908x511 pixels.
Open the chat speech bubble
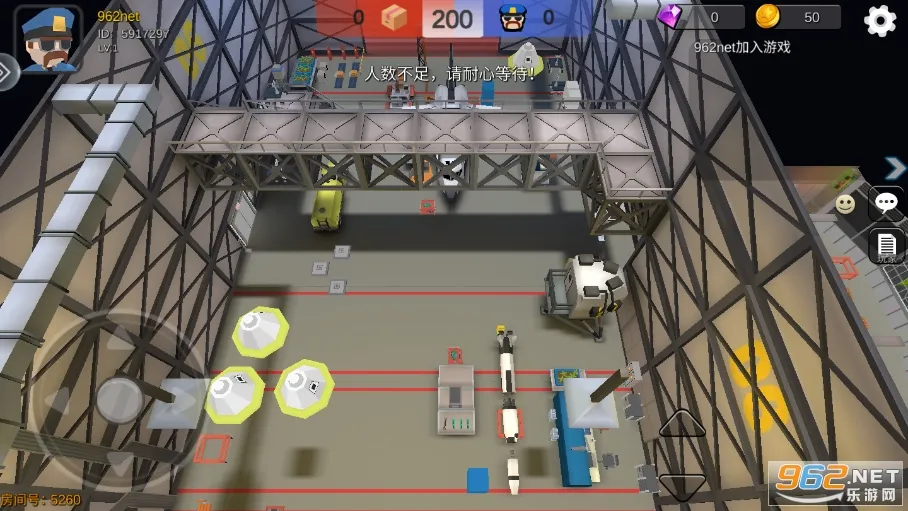(886, 203)
